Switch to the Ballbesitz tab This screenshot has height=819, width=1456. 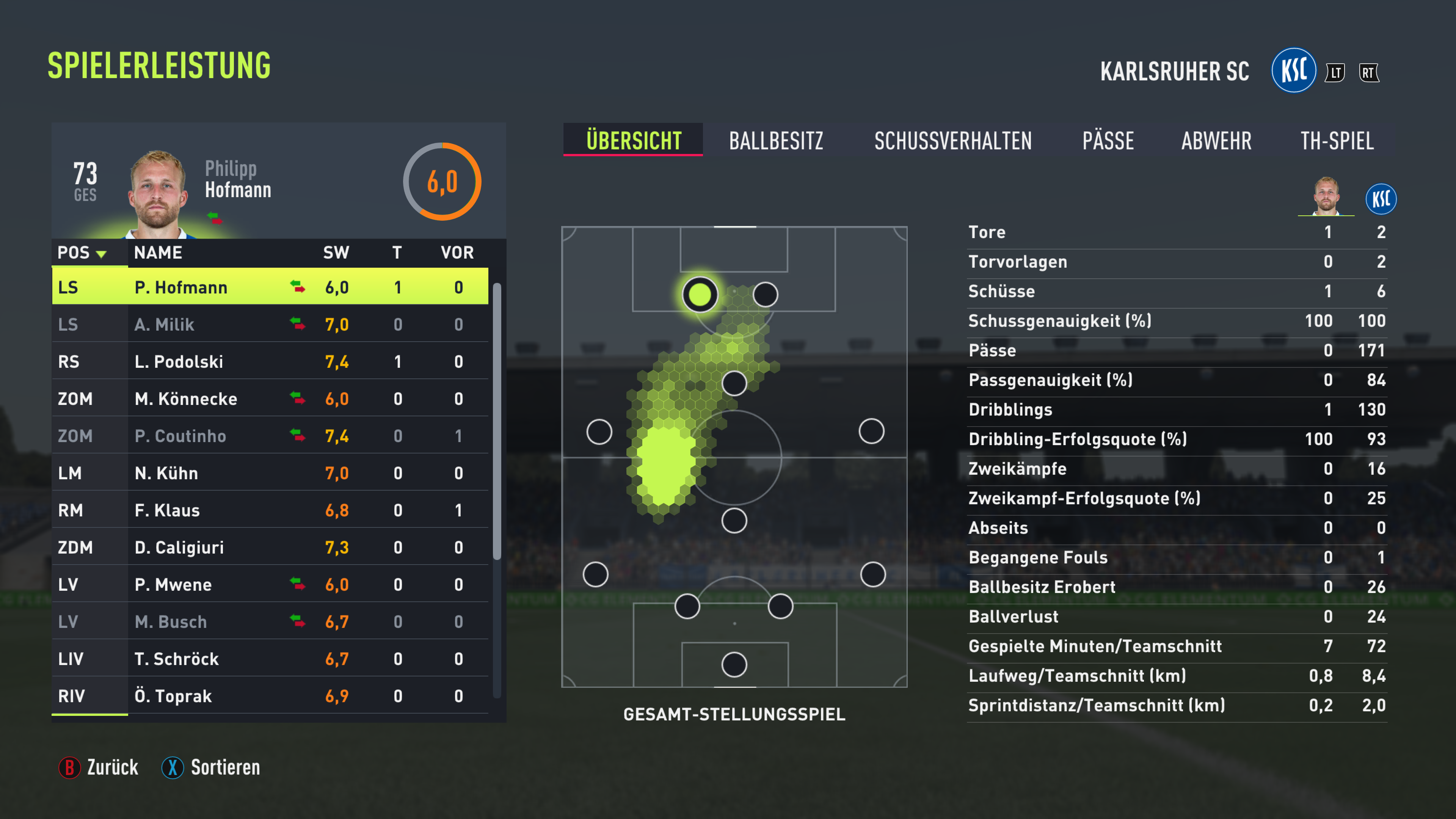(775, 141)
